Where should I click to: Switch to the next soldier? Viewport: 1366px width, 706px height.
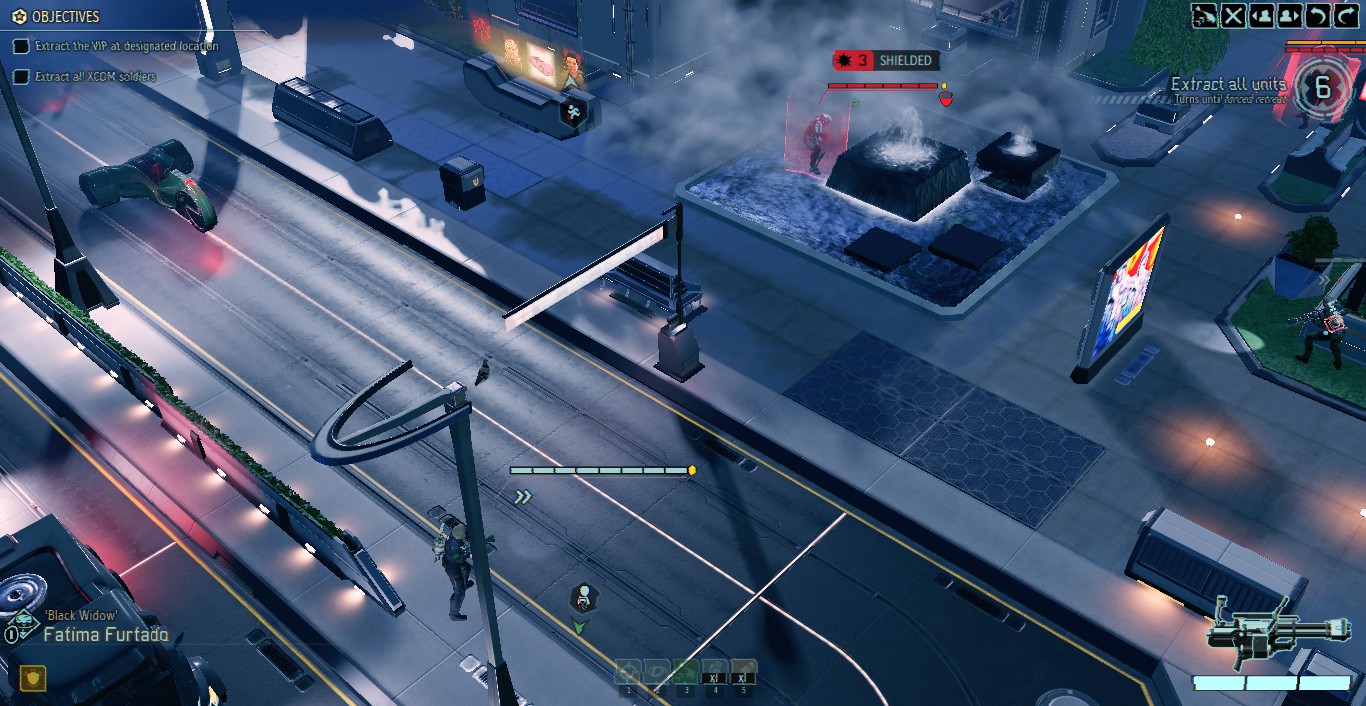point(1290,15)
